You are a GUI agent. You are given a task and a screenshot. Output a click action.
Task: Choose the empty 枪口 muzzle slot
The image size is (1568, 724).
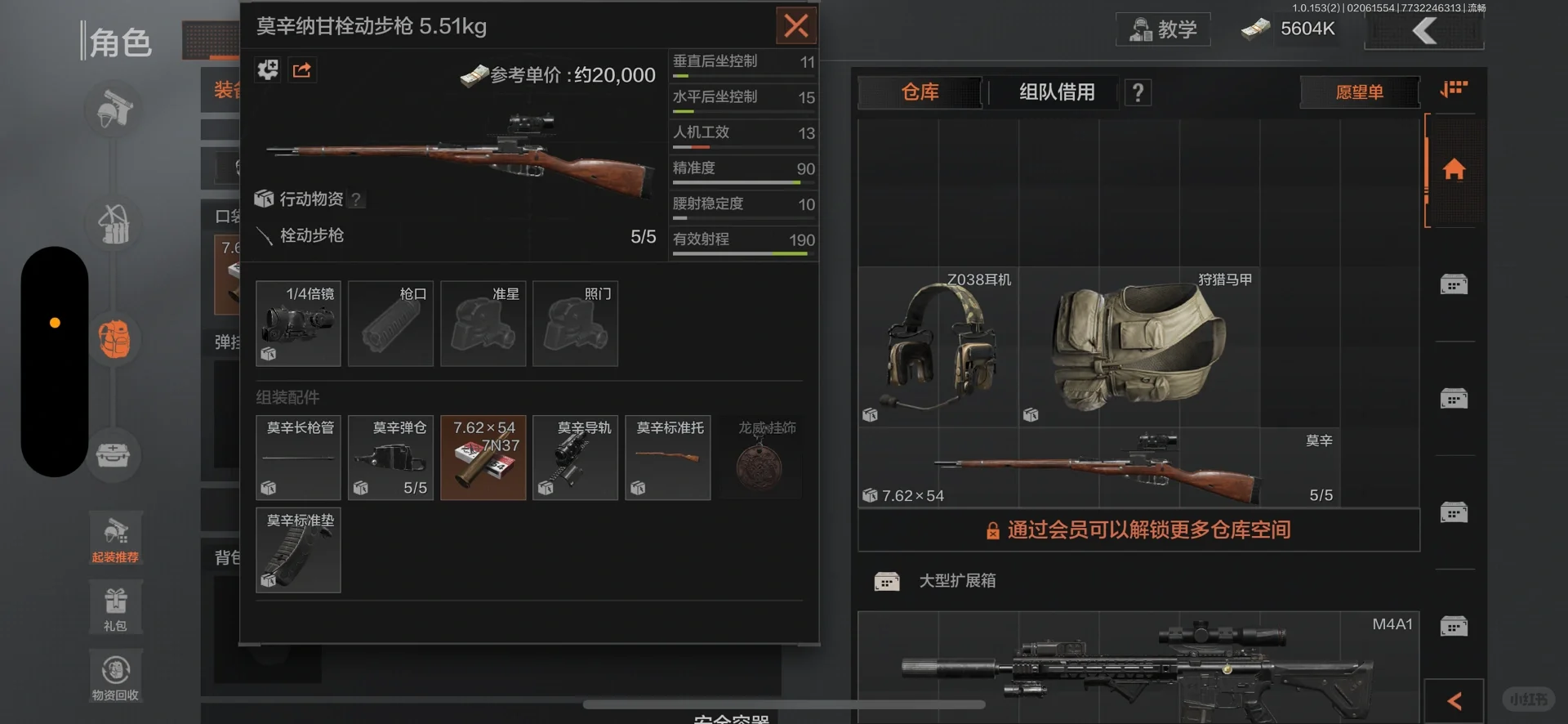tap(390, 324)
